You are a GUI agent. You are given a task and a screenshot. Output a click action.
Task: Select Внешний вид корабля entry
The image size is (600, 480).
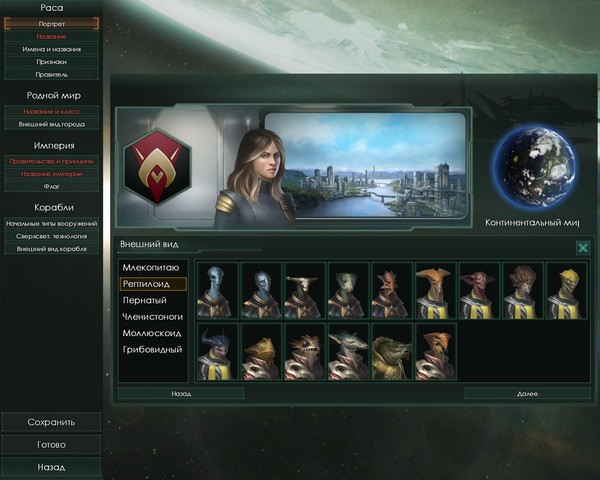pyautogui.click(x=51, y=249)
